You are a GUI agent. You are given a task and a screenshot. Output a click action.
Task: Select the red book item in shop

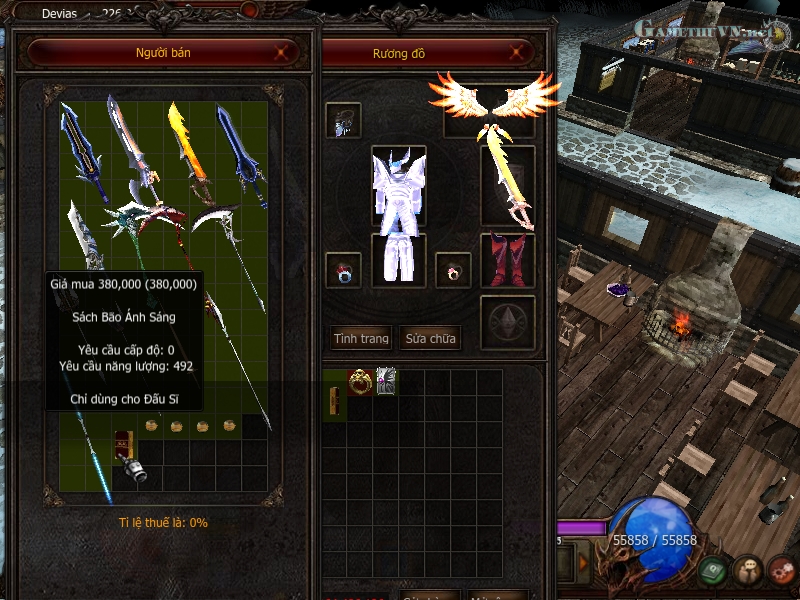click(x=124, y=443)
